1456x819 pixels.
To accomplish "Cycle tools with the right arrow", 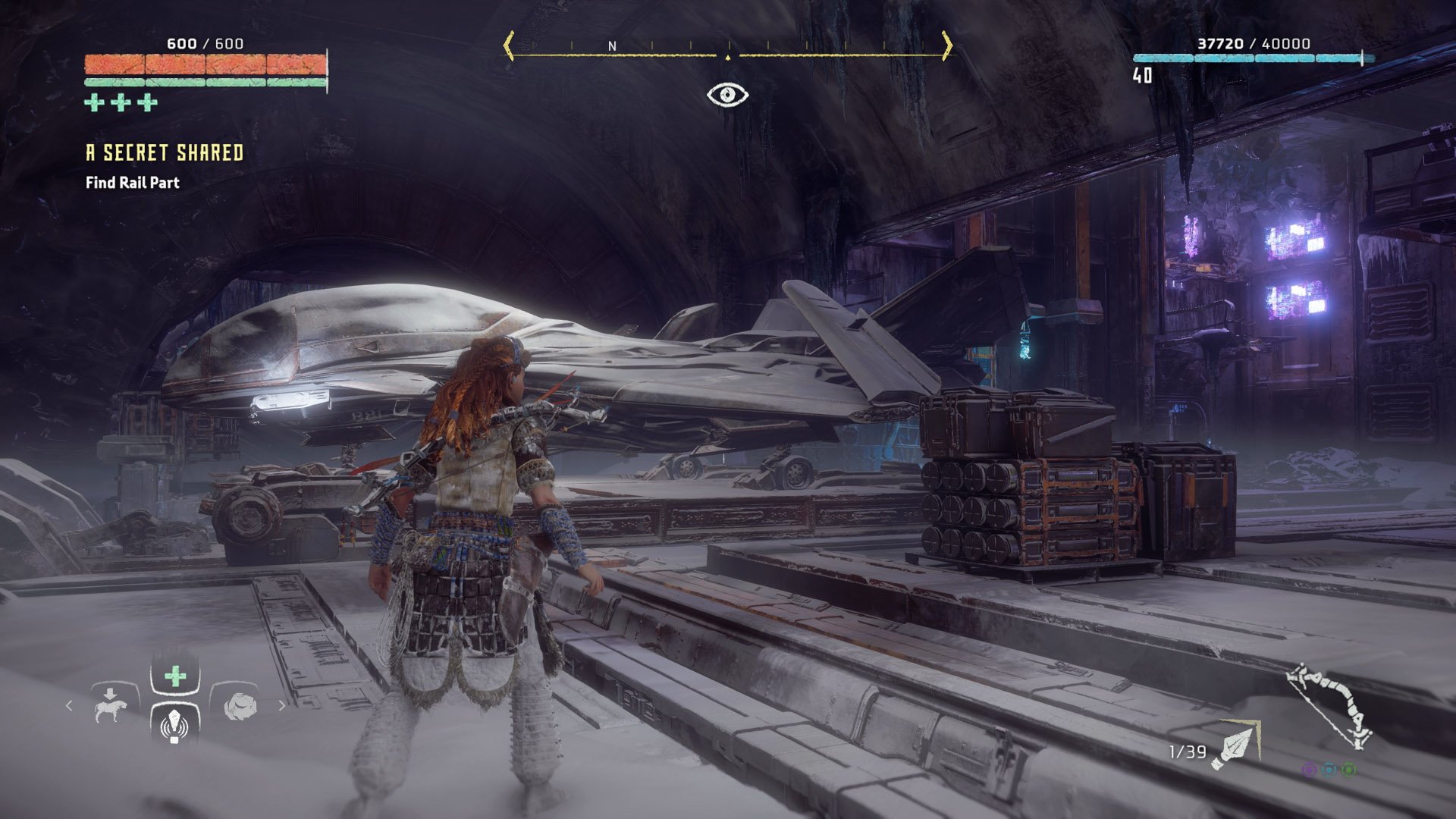I will point(282,705).
